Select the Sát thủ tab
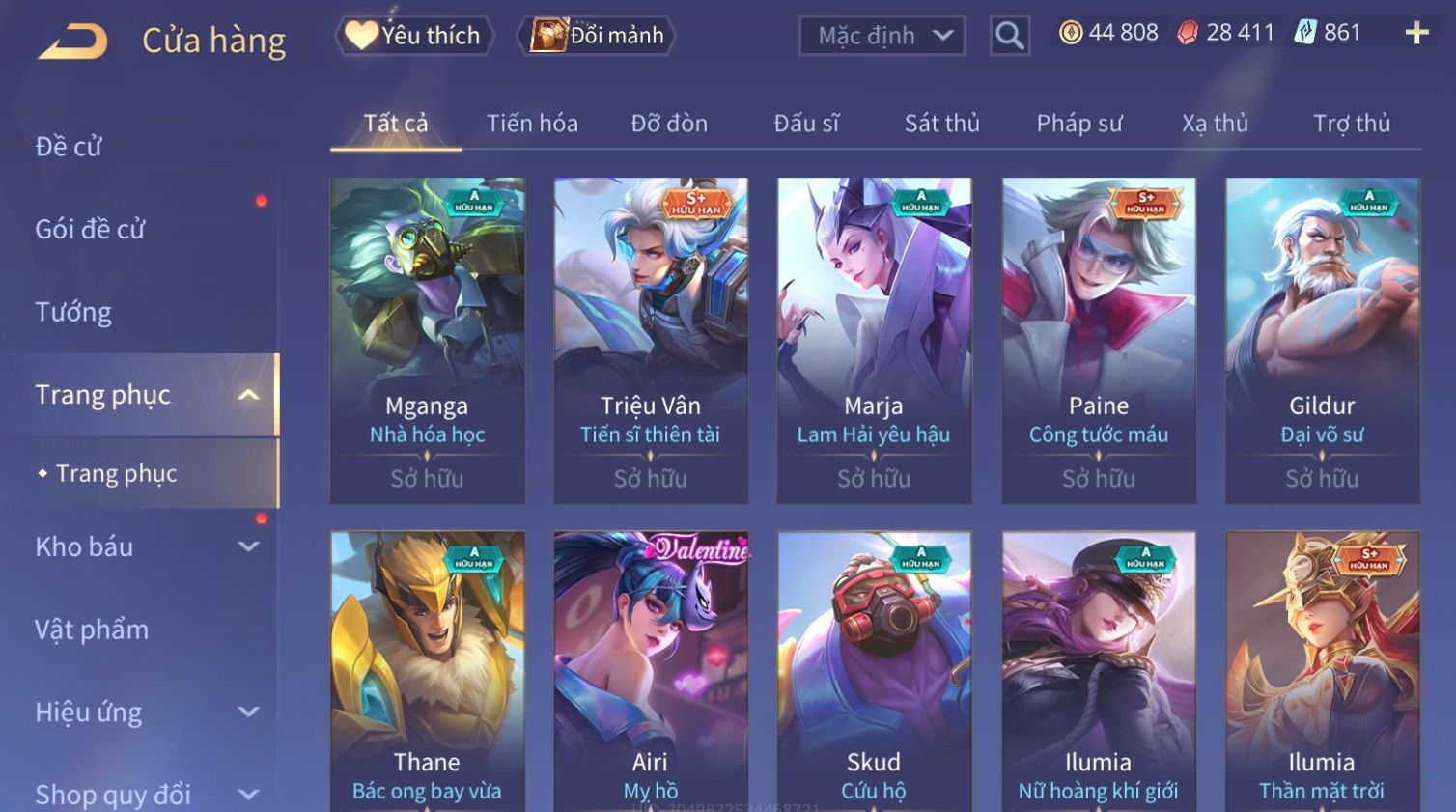This screenshot has width=1456, height=812. click(x=941, y=124)
